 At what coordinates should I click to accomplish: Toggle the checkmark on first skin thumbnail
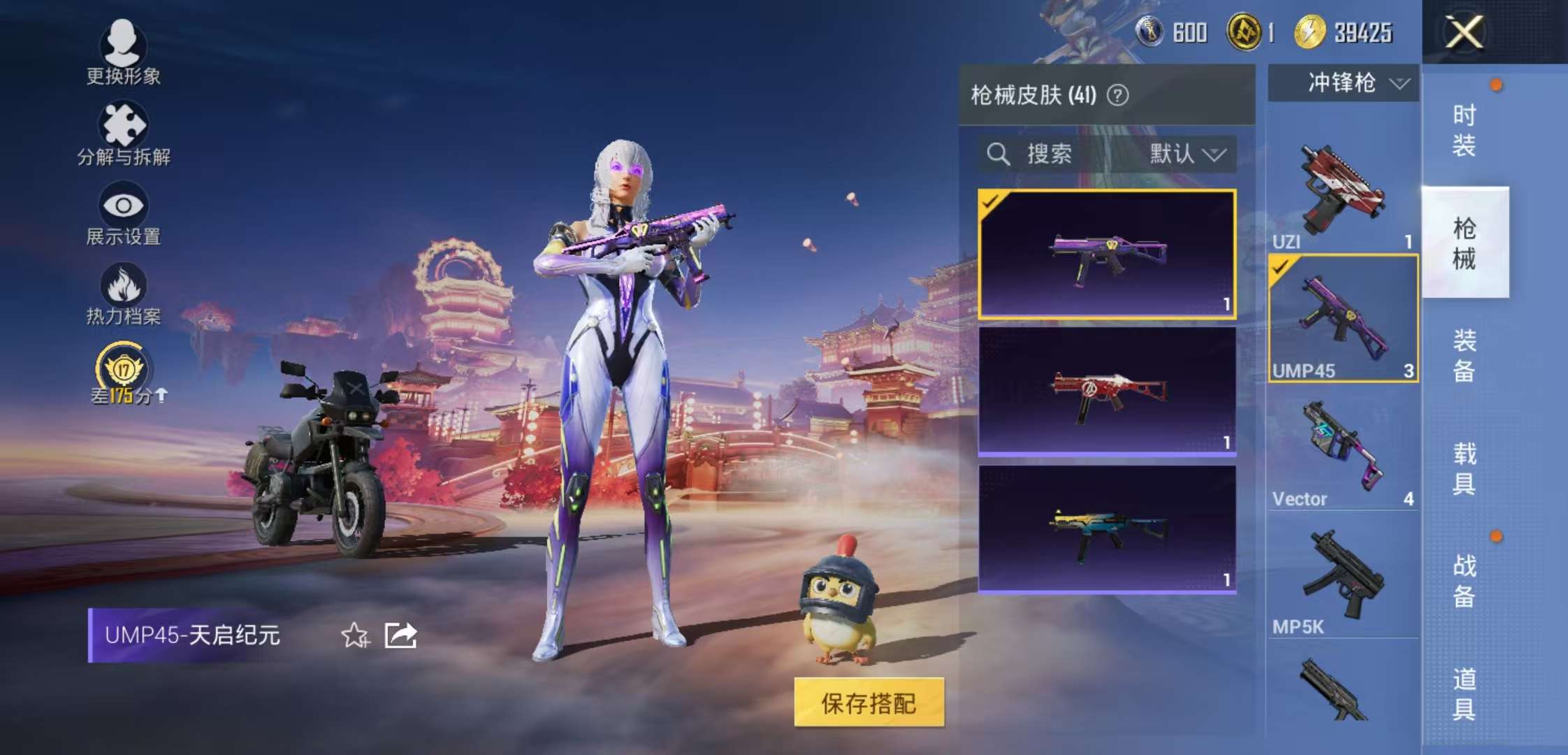coord(989,201)
